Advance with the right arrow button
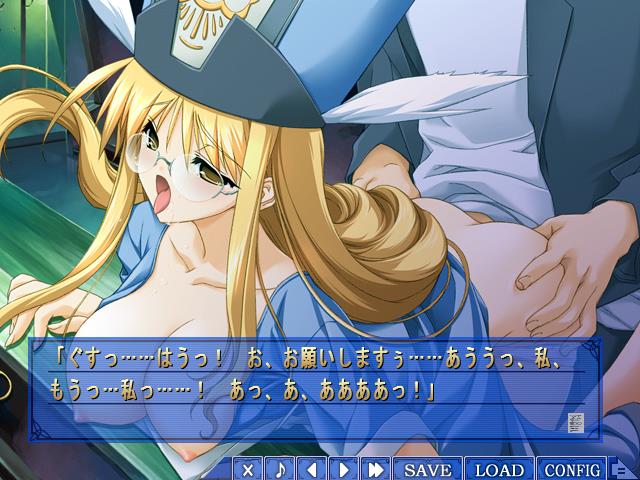This screenshot has height=480, width=640. (x=343, y=469)
